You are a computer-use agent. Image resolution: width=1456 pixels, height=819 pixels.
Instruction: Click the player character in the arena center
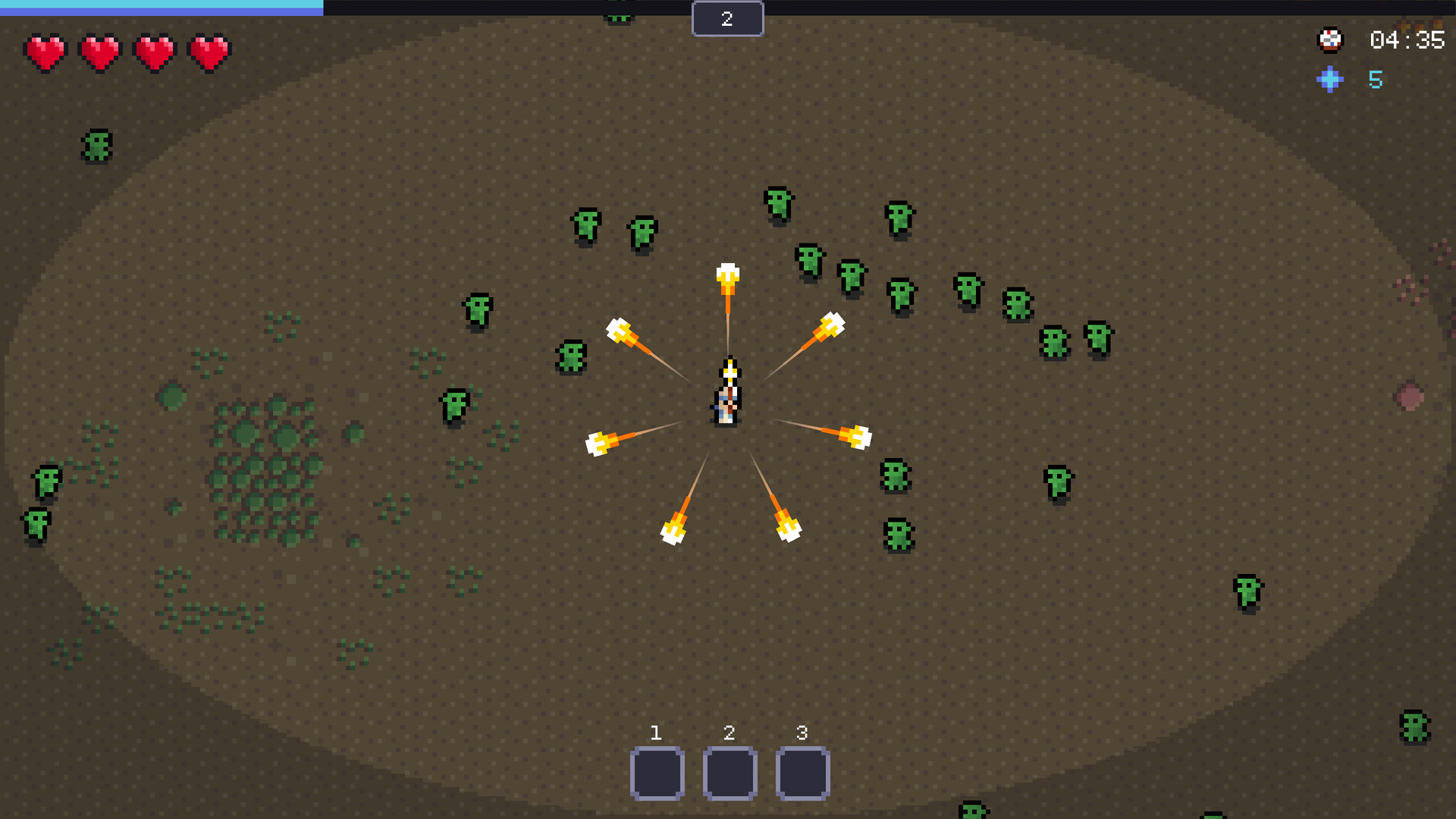tap(726, 391)
